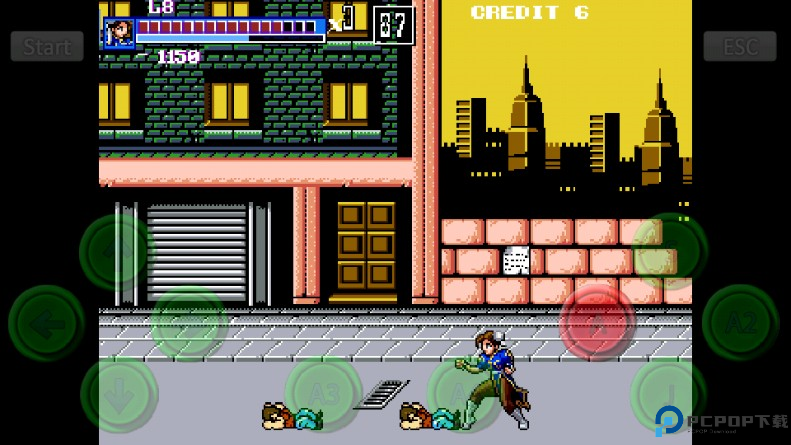Activate the green A2 button
The height and width of the screenshot is (445, 791).
point(740,323)
